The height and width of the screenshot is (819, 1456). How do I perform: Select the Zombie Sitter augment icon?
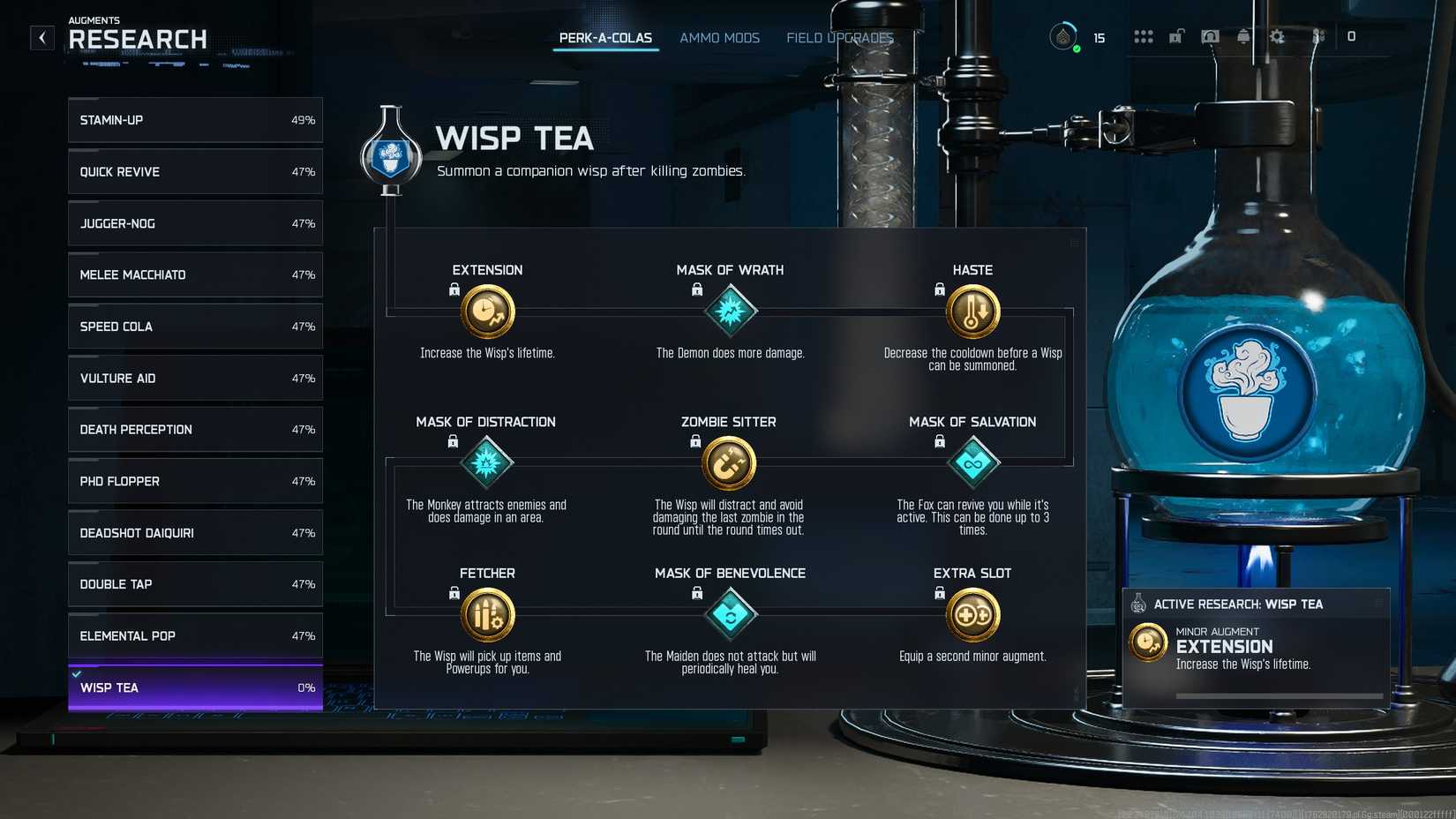730,462
